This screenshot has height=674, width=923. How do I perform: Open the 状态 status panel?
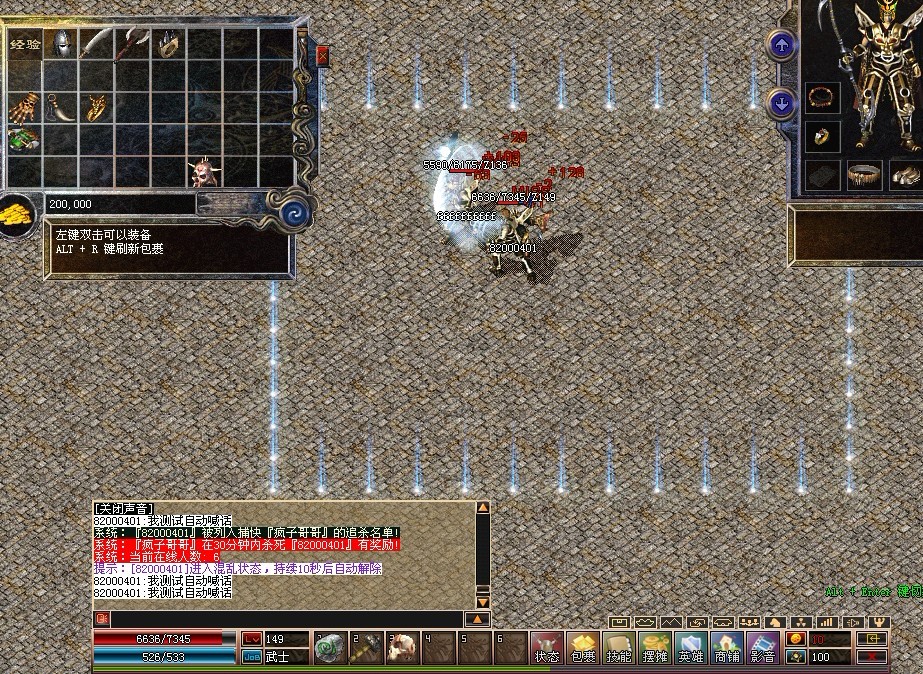pyautogui.click(x=546, y=648)
